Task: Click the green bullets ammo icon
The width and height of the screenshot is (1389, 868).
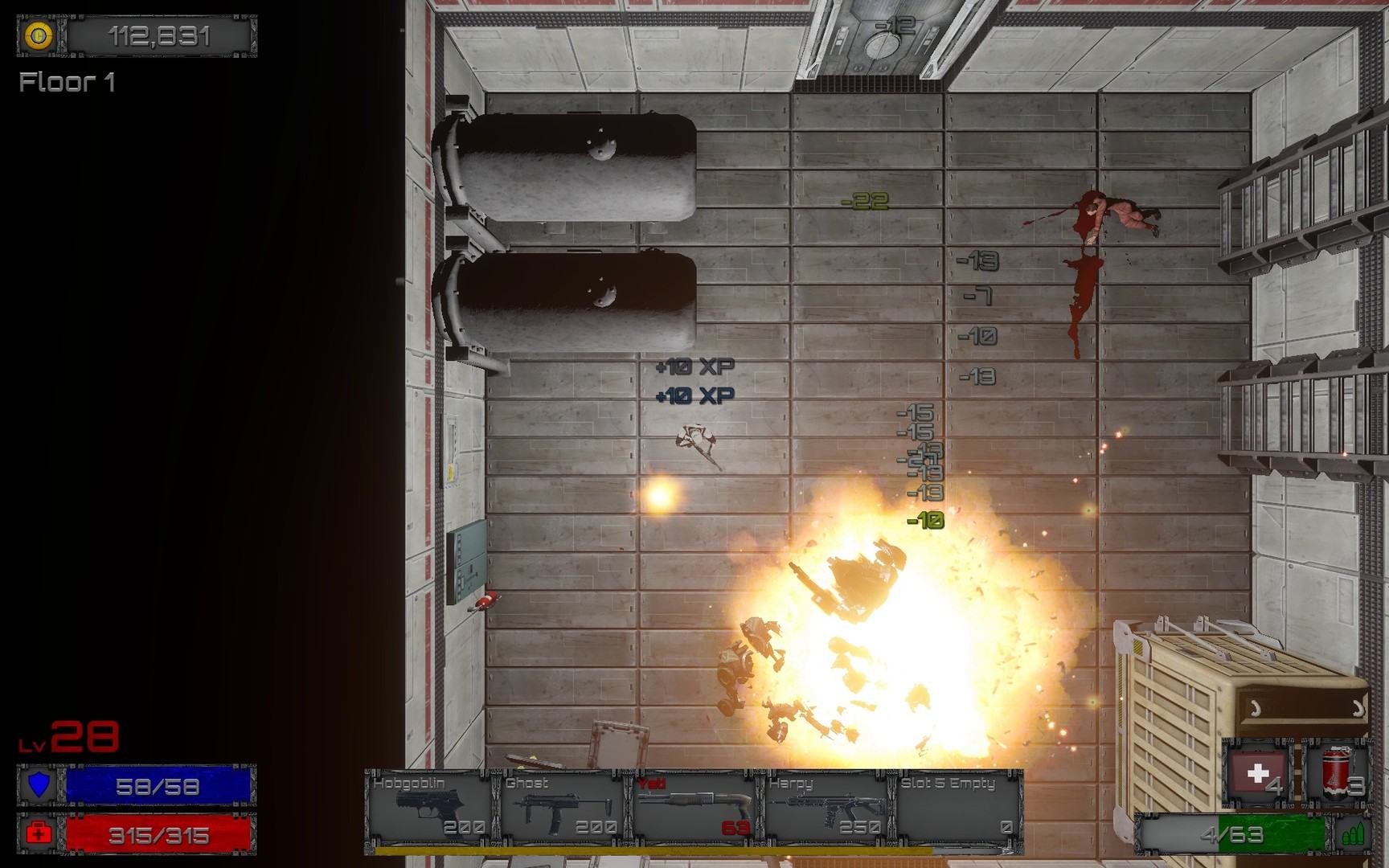Action: 1353,835
